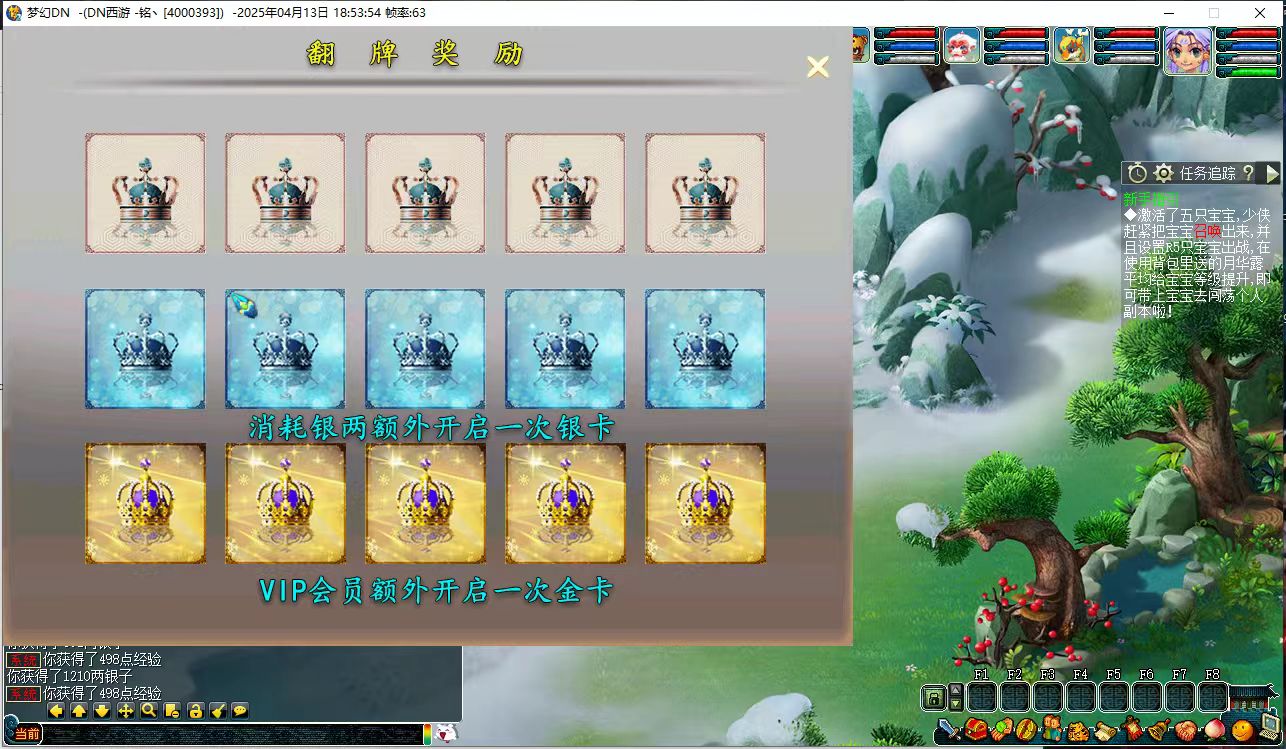
Task: Click the quest tracker clock icon
Action: 1137,173
